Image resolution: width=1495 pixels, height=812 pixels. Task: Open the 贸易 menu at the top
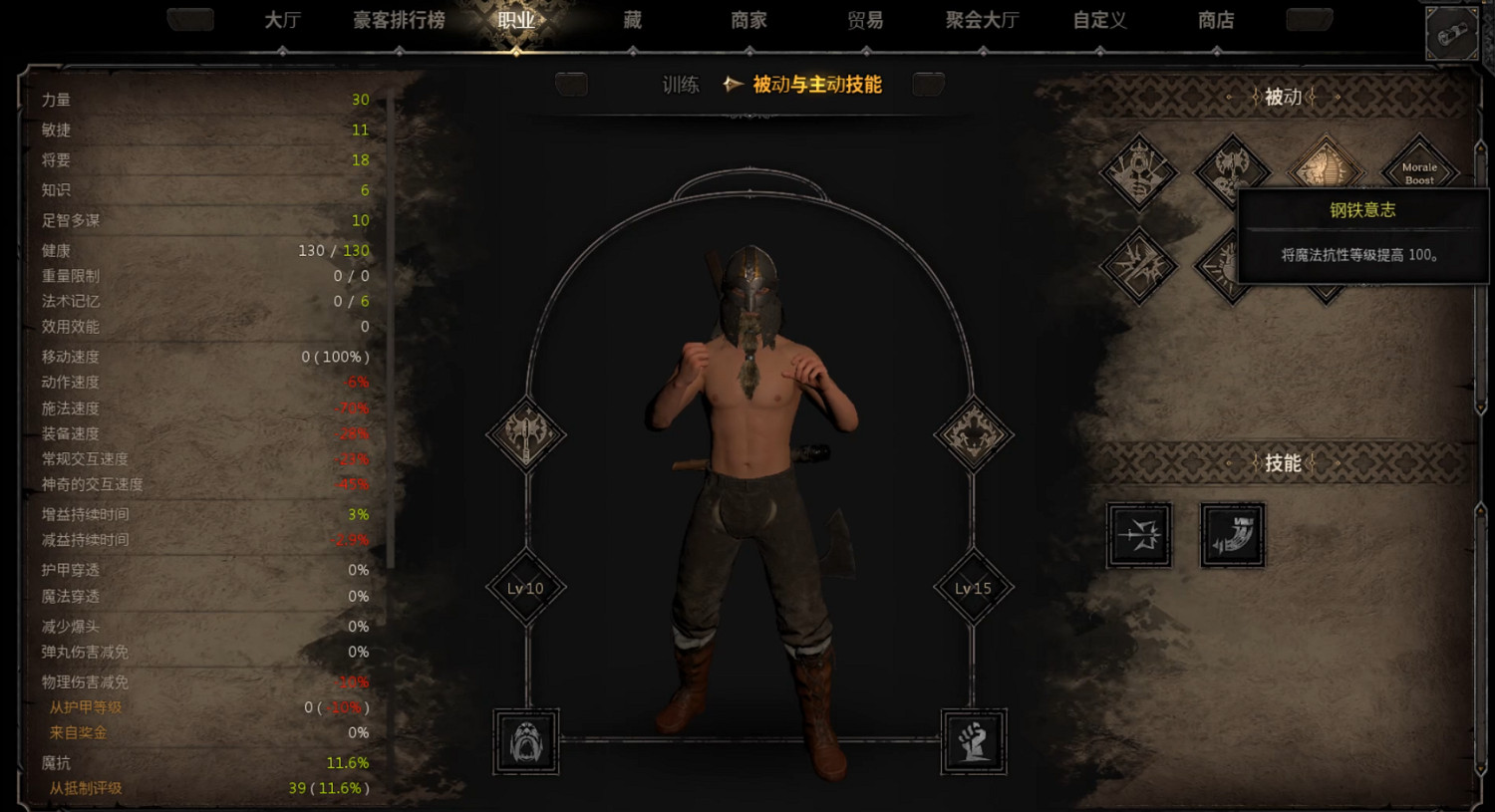(865, 20)
